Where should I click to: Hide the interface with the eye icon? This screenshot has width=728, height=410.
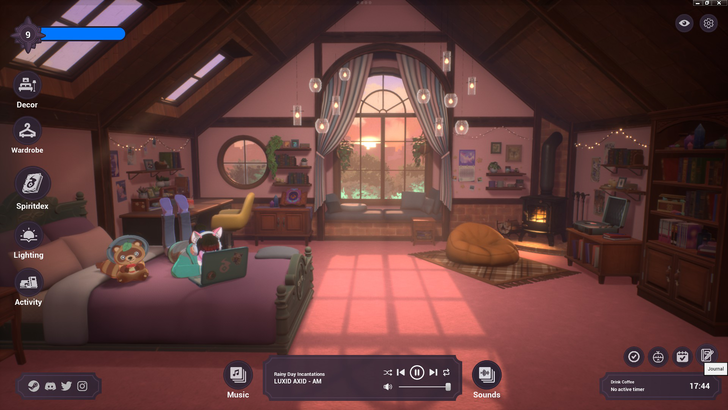[685, 23]
